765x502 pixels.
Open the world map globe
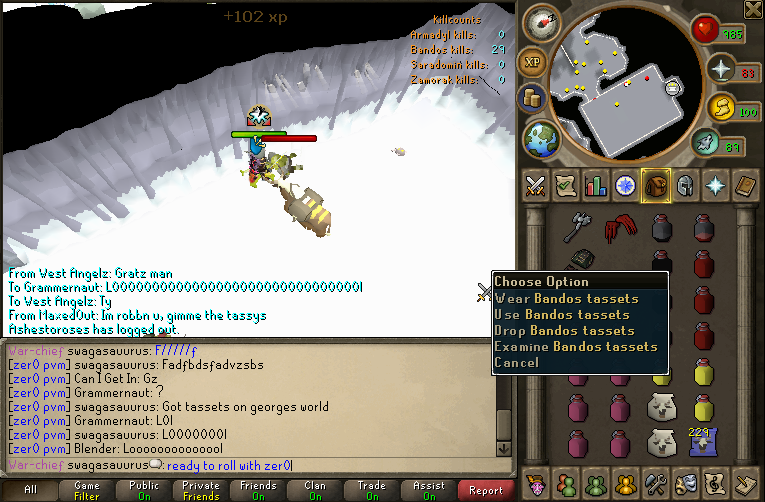click(x=540, y=136)
